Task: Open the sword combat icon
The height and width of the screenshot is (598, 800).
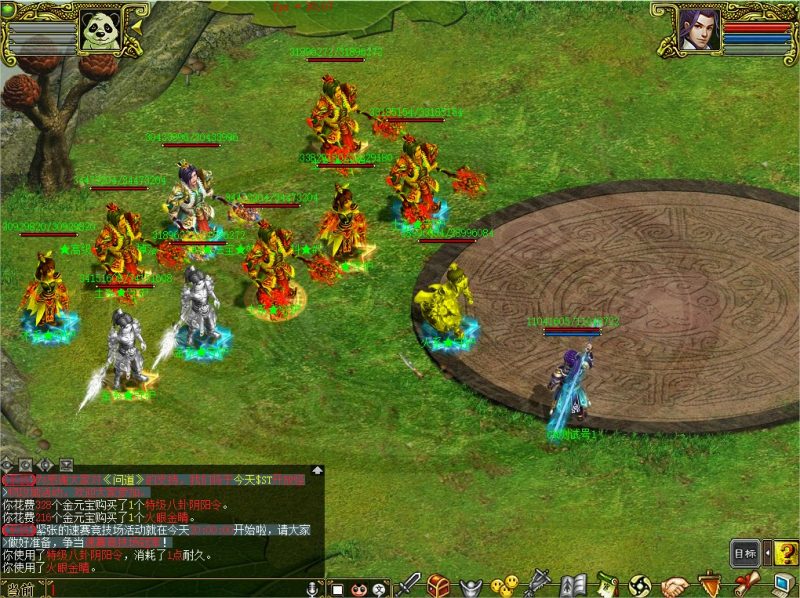Action: (x=410, y=584)
